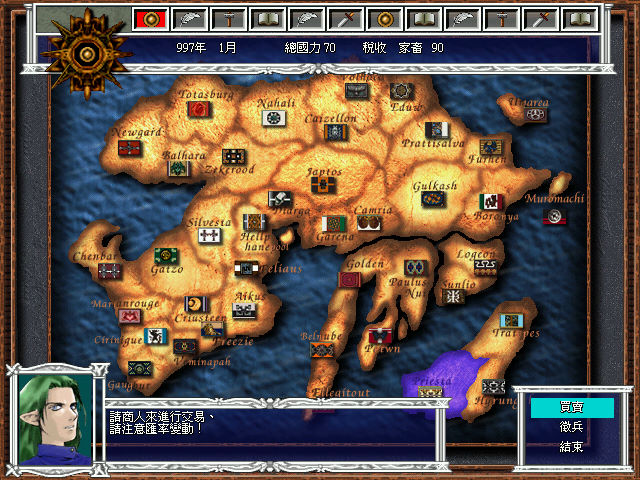Choose the Silvesta territory flag

(x=209, y=236)
